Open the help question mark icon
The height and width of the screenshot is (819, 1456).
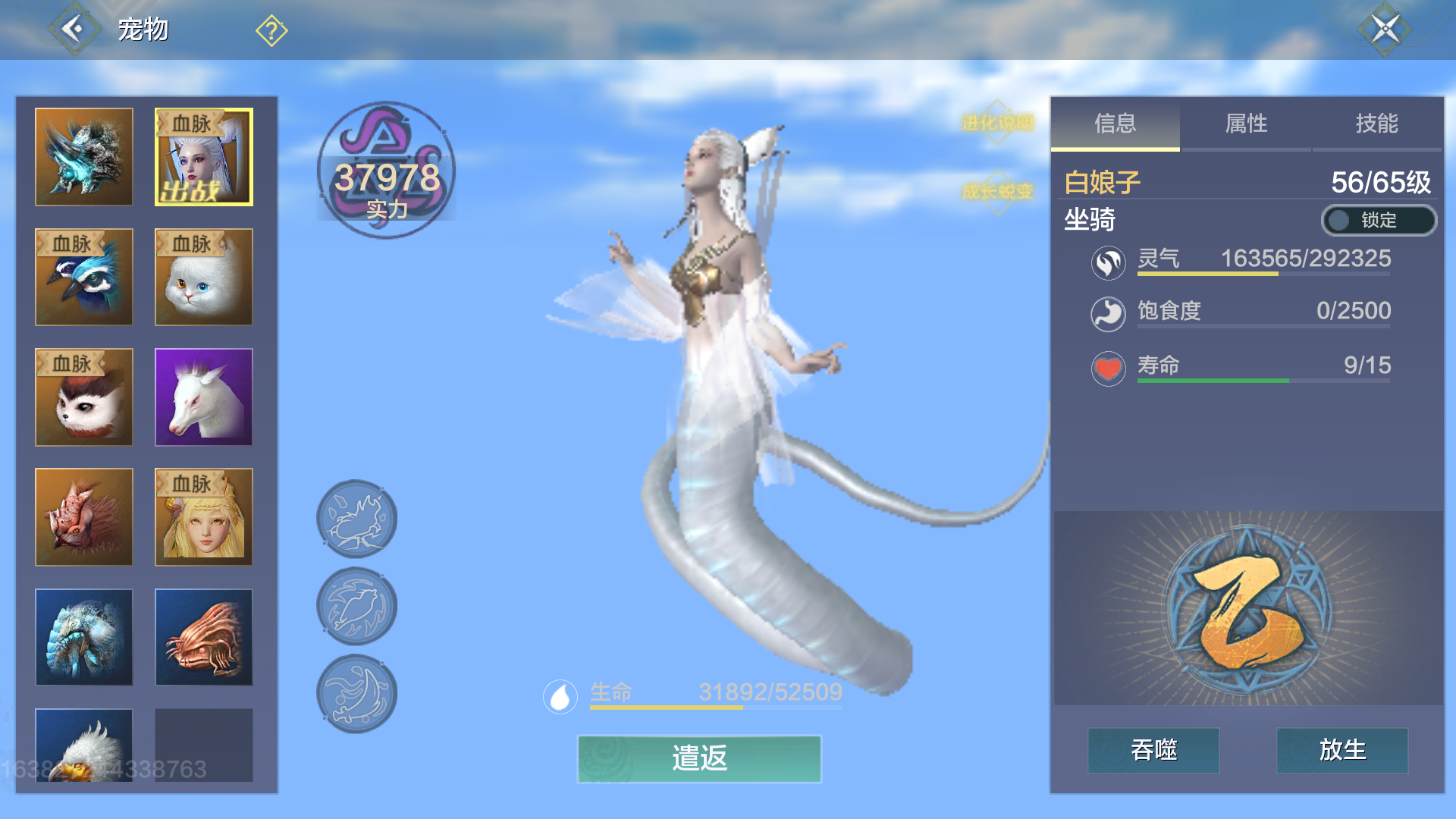[271, 30]
